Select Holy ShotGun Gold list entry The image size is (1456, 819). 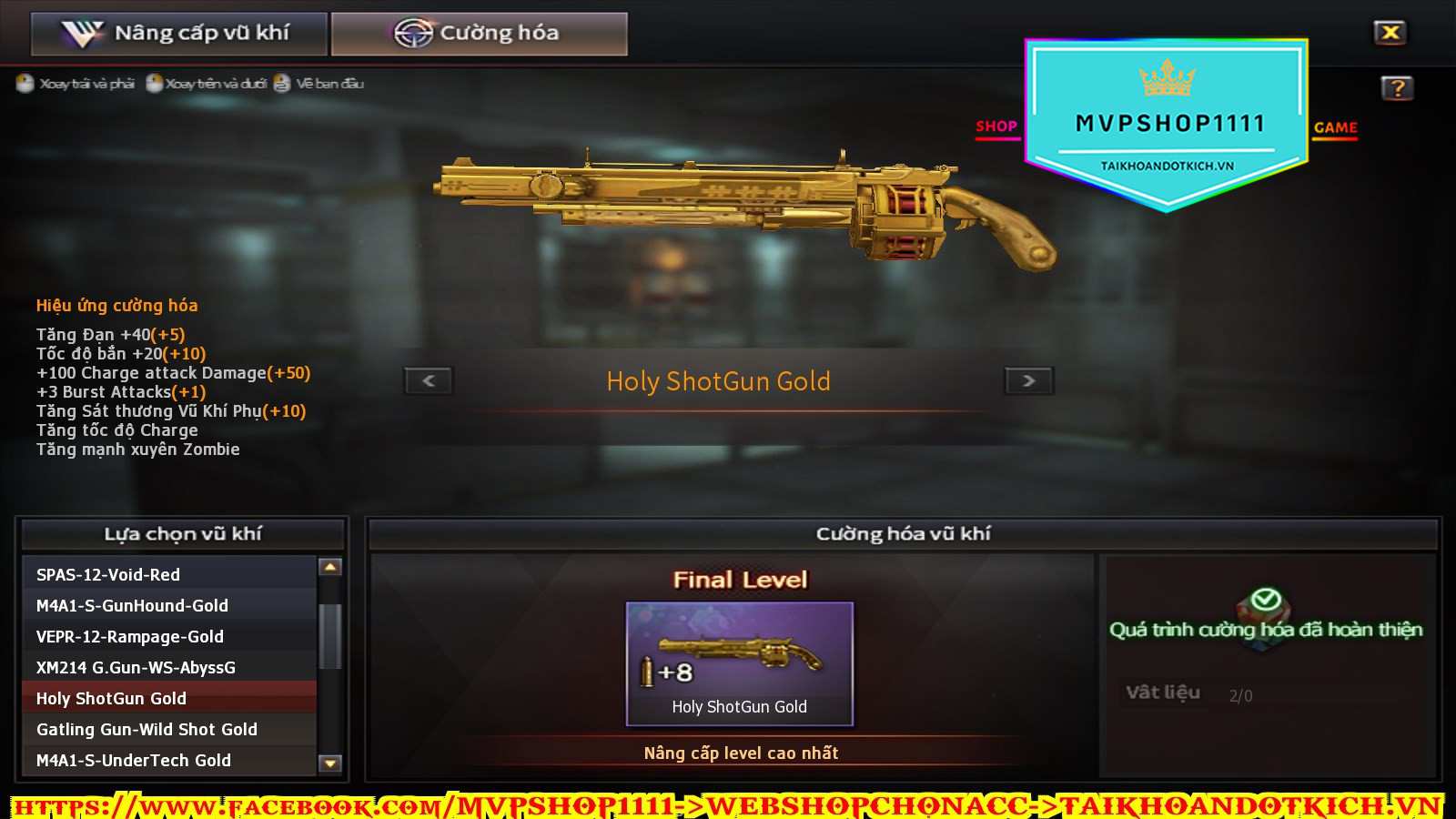pos(169,698)
